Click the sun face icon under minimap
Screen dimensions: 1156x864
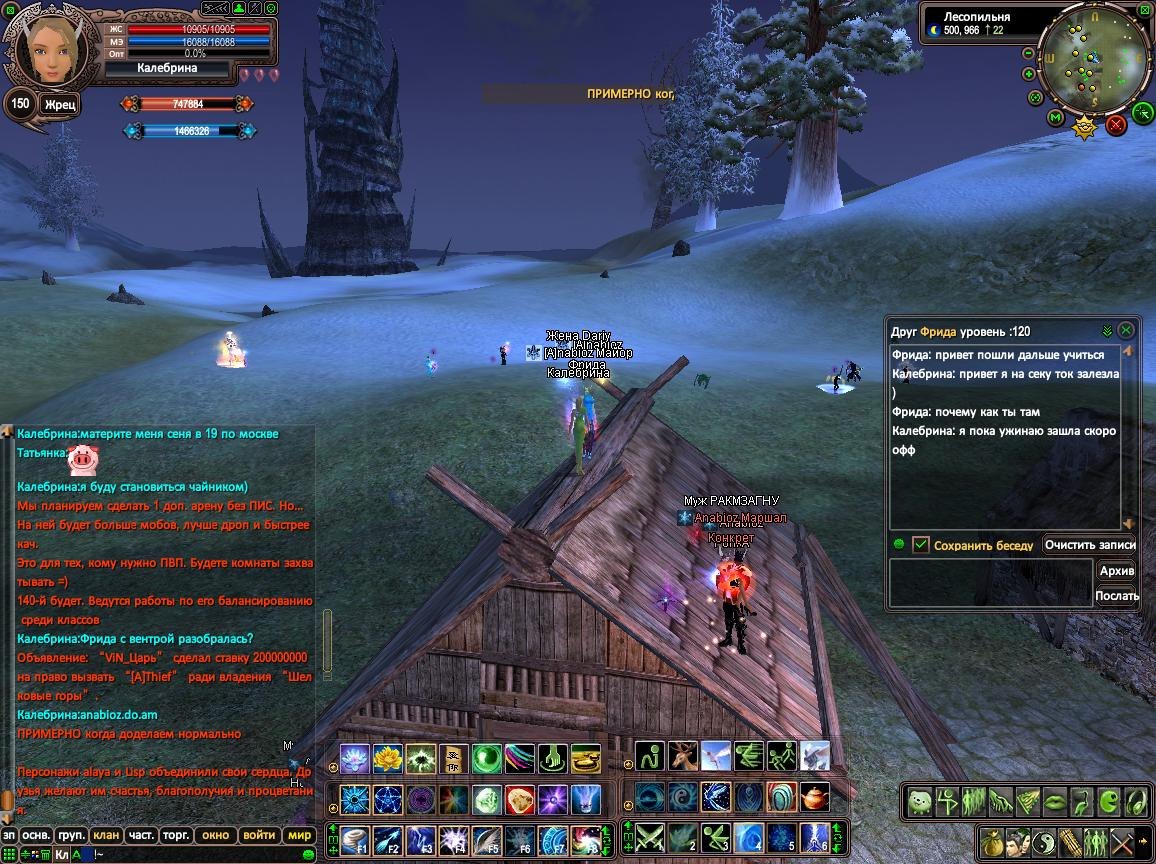tap(1084, 127)
